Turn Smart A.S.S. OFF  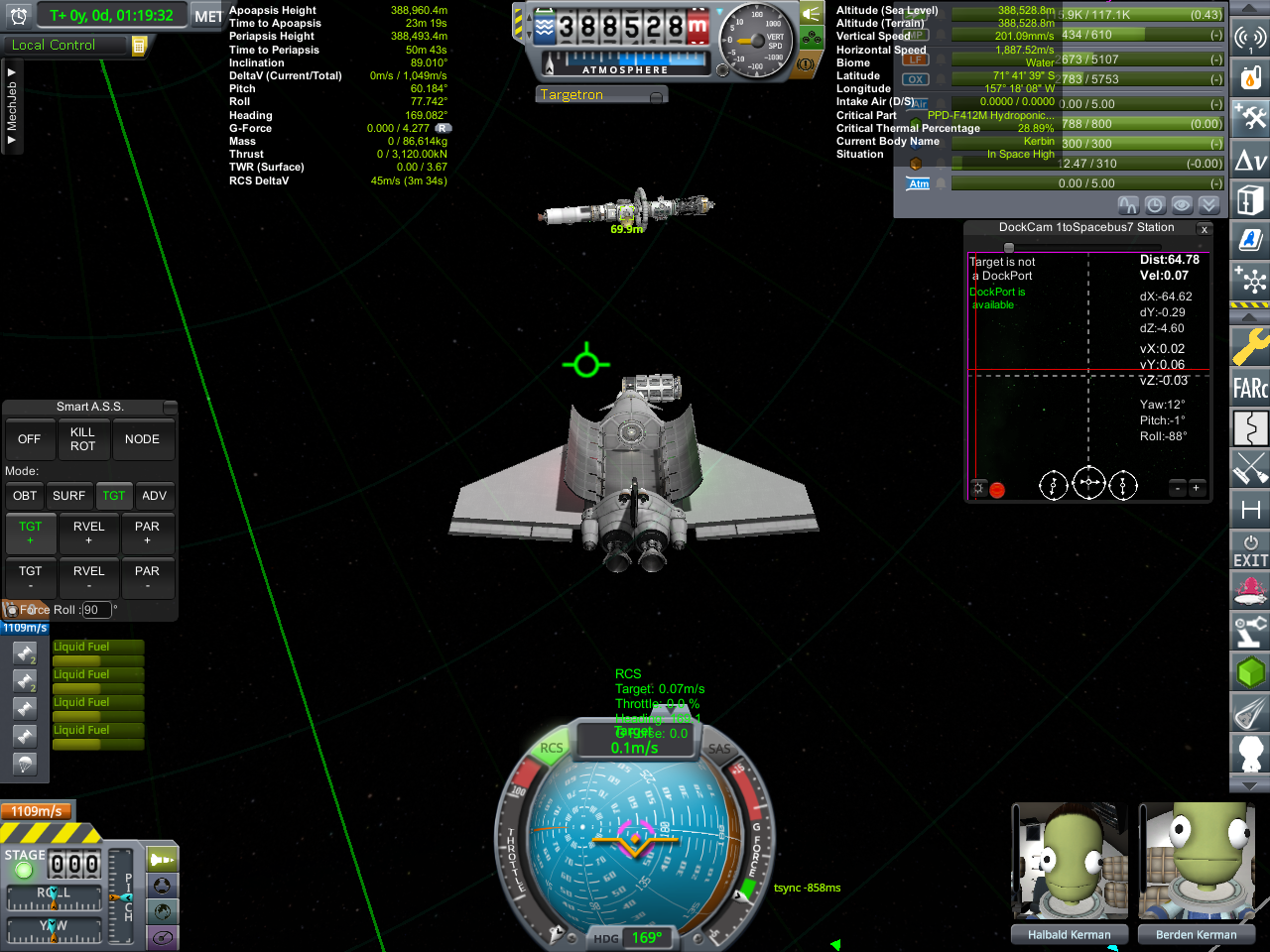click(x=30, y=439)
